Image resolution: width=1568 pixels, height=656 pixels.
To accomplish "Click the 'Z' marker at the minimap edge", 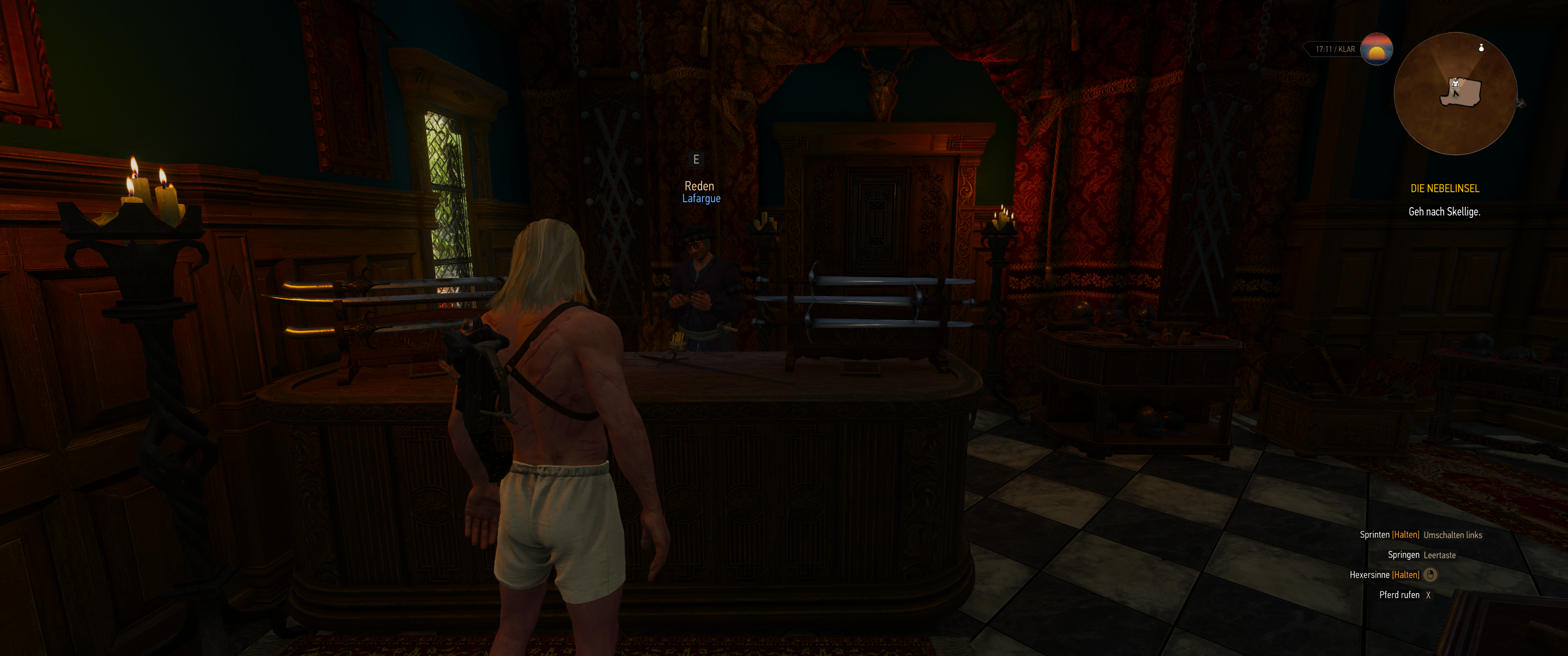I will pyautogui.click(x=1520, y=105).
